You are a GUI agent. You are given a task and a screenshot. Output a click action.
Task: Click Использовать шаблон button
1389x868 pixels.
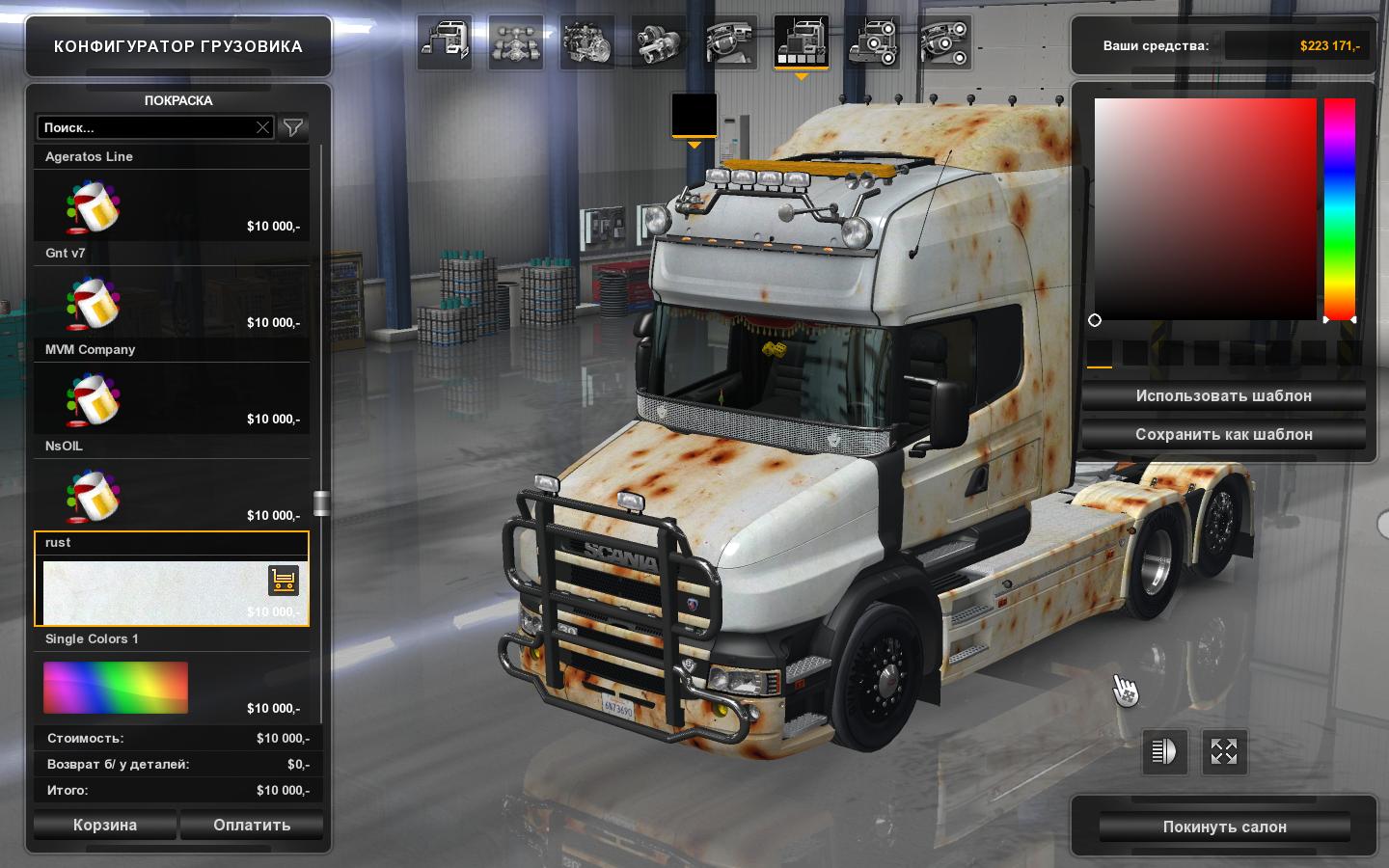point(1223,395)
